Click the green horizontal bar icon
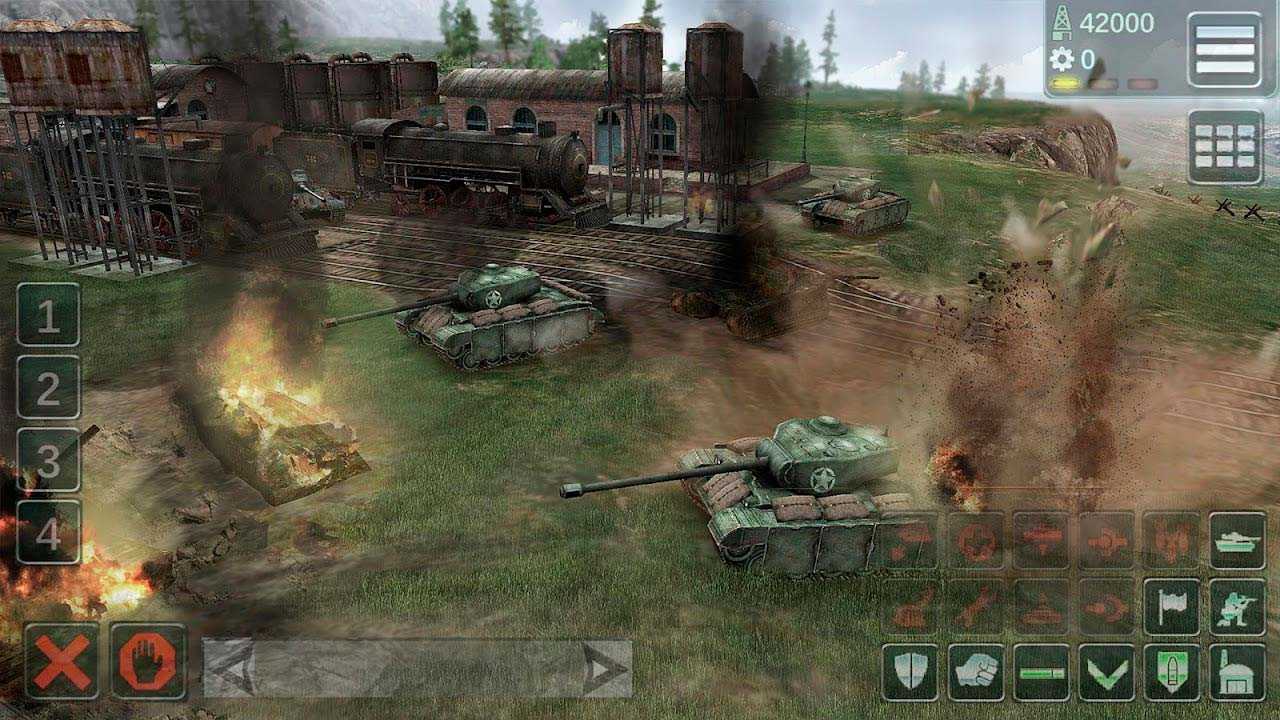 1041,672
